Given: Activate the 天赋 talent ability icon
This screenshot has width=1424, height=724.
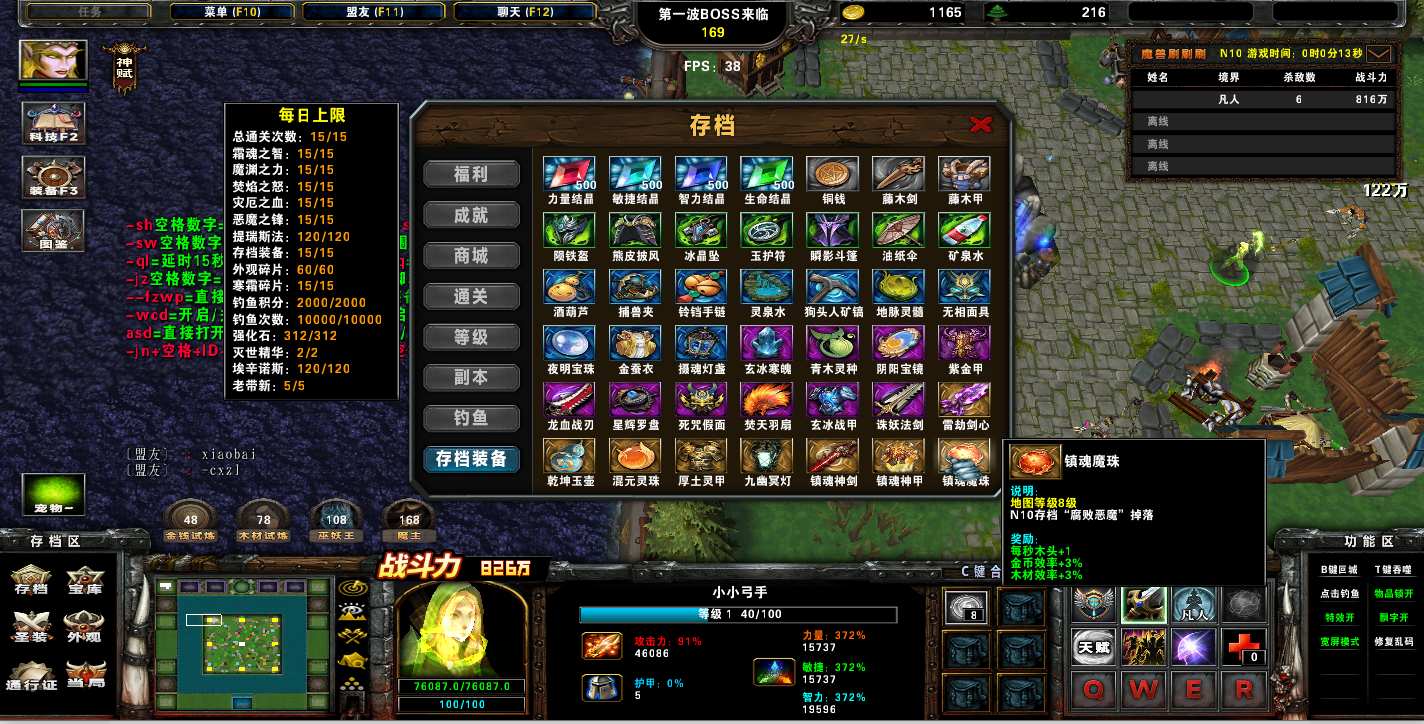Looking at the screenshot, I should (x=1093, y=648).
